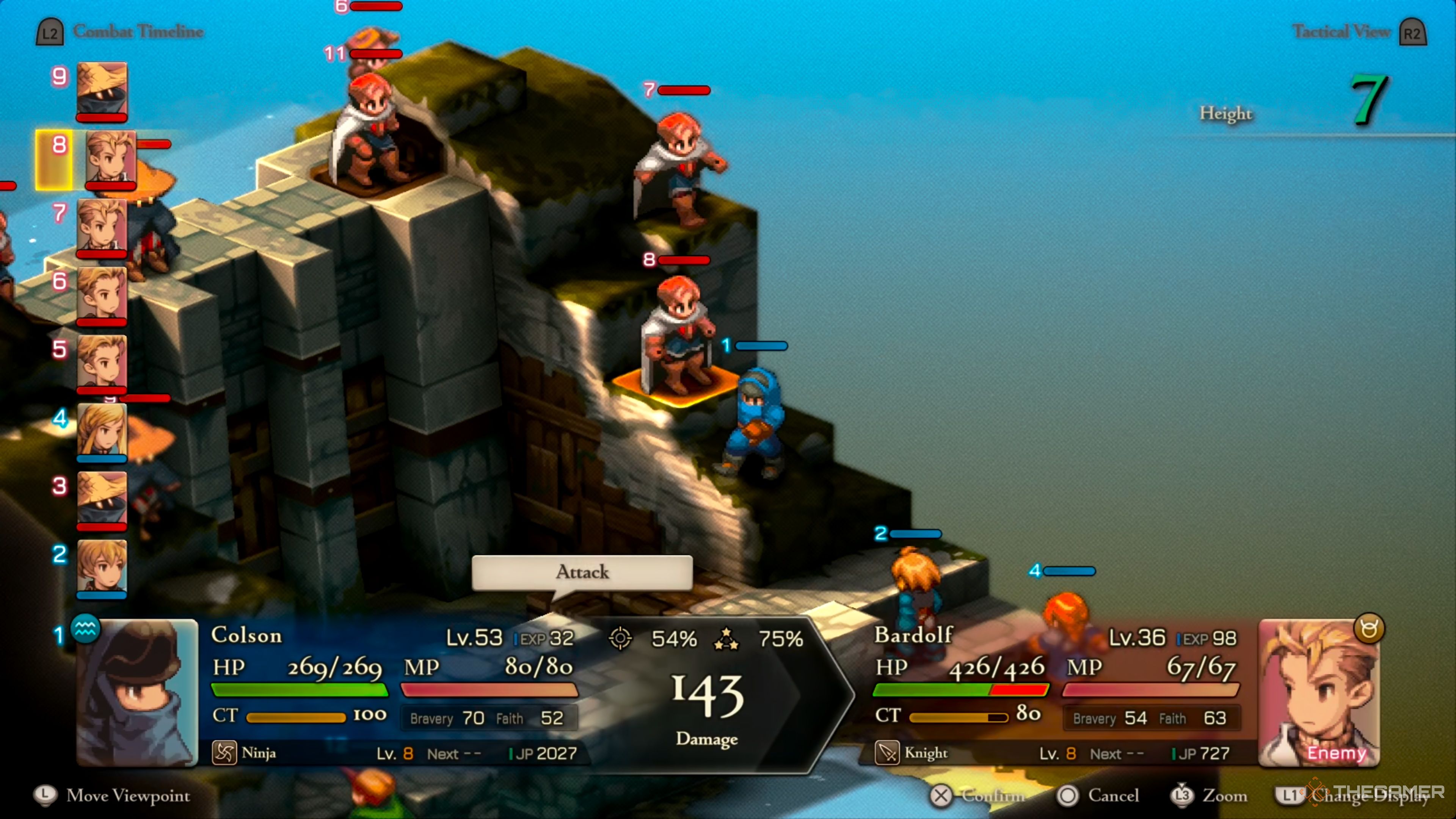Click turn 6 enemy portrait in timeline
The image size is (1456, 819).
click(102, 294)
